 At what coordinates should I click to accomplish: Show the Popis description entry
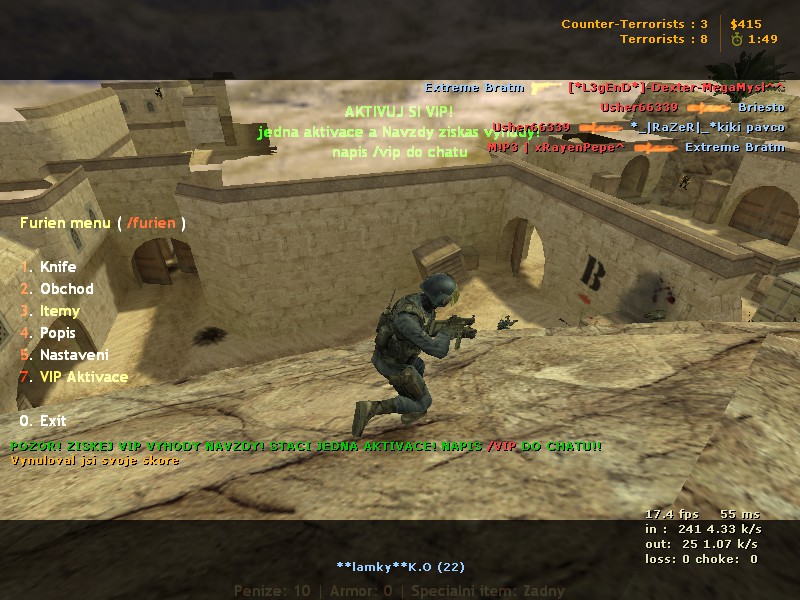pos(58,333)
